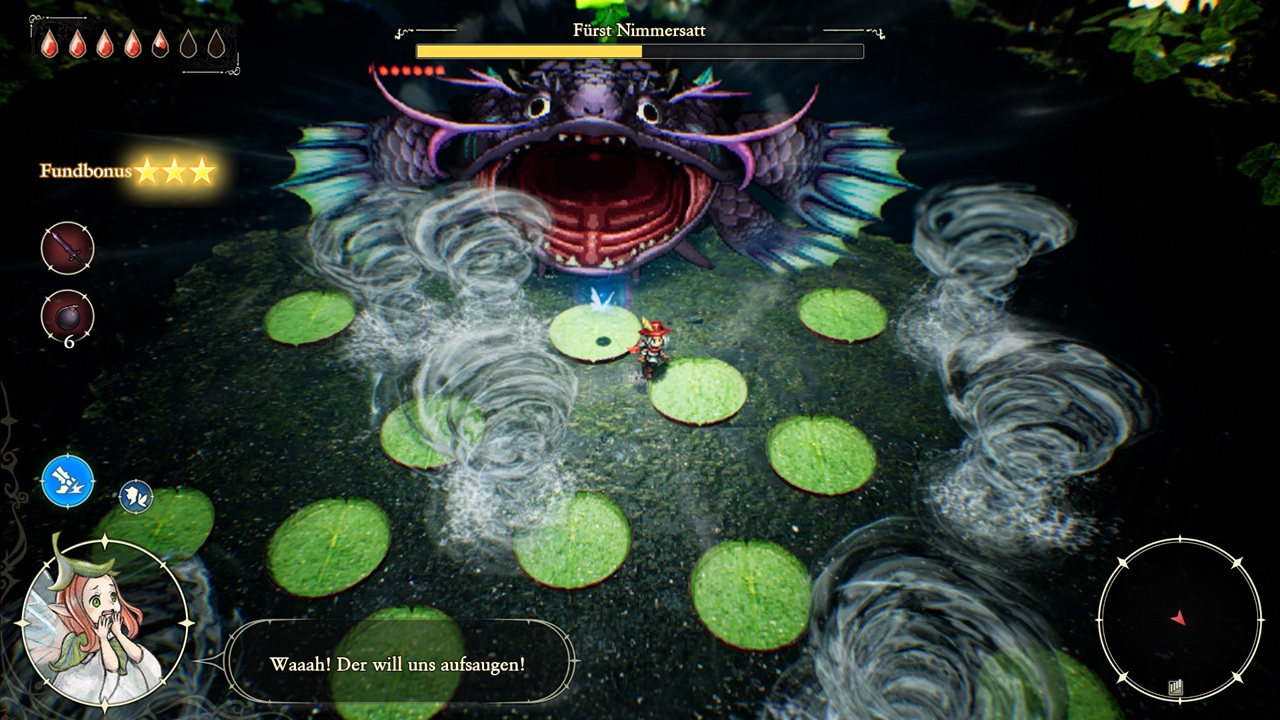The image size is (1280, 720).
Task: Select the sword weapon slot
Action: 67,247
